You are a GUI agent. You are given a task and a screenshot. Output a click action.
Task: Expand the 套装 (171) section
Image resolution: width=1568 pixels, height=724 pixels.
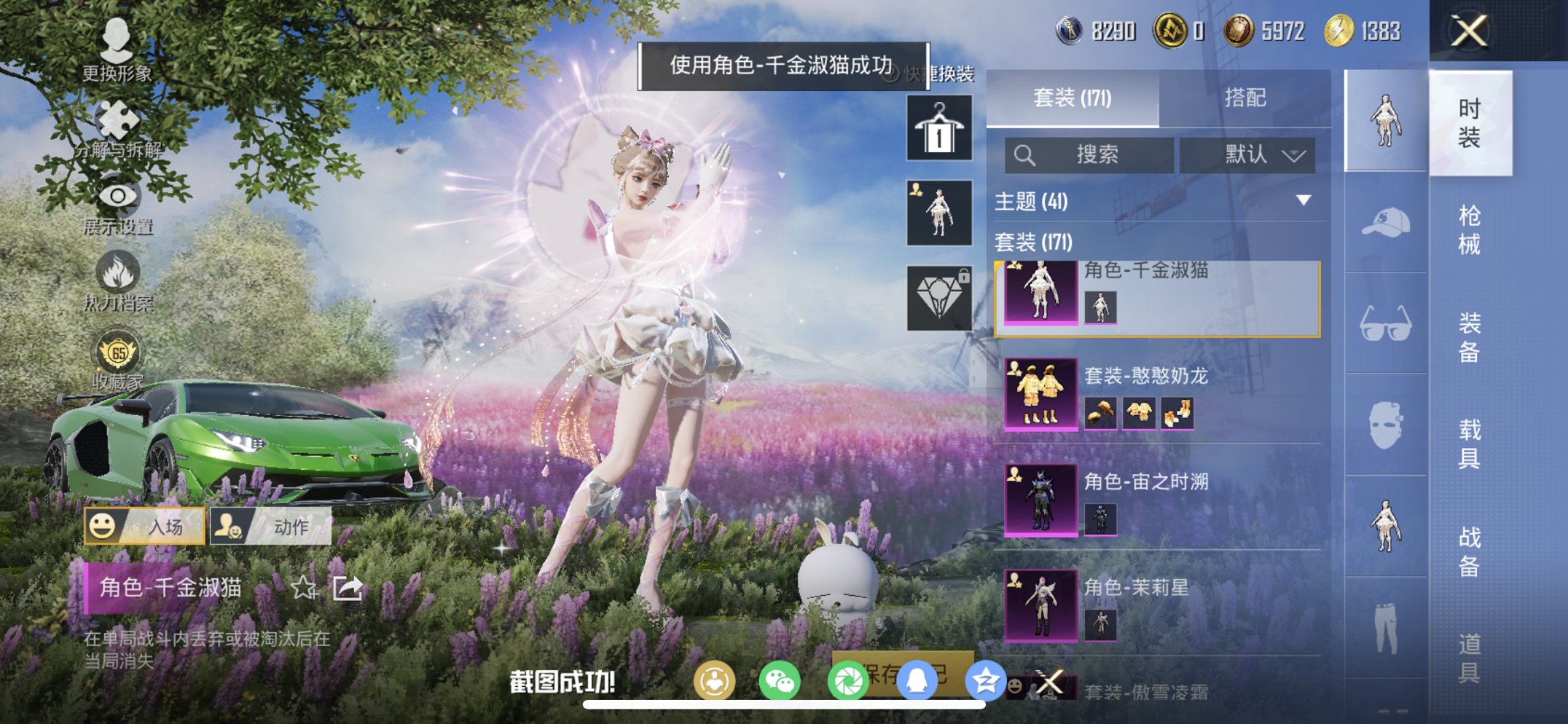[x=1035, y=241]
